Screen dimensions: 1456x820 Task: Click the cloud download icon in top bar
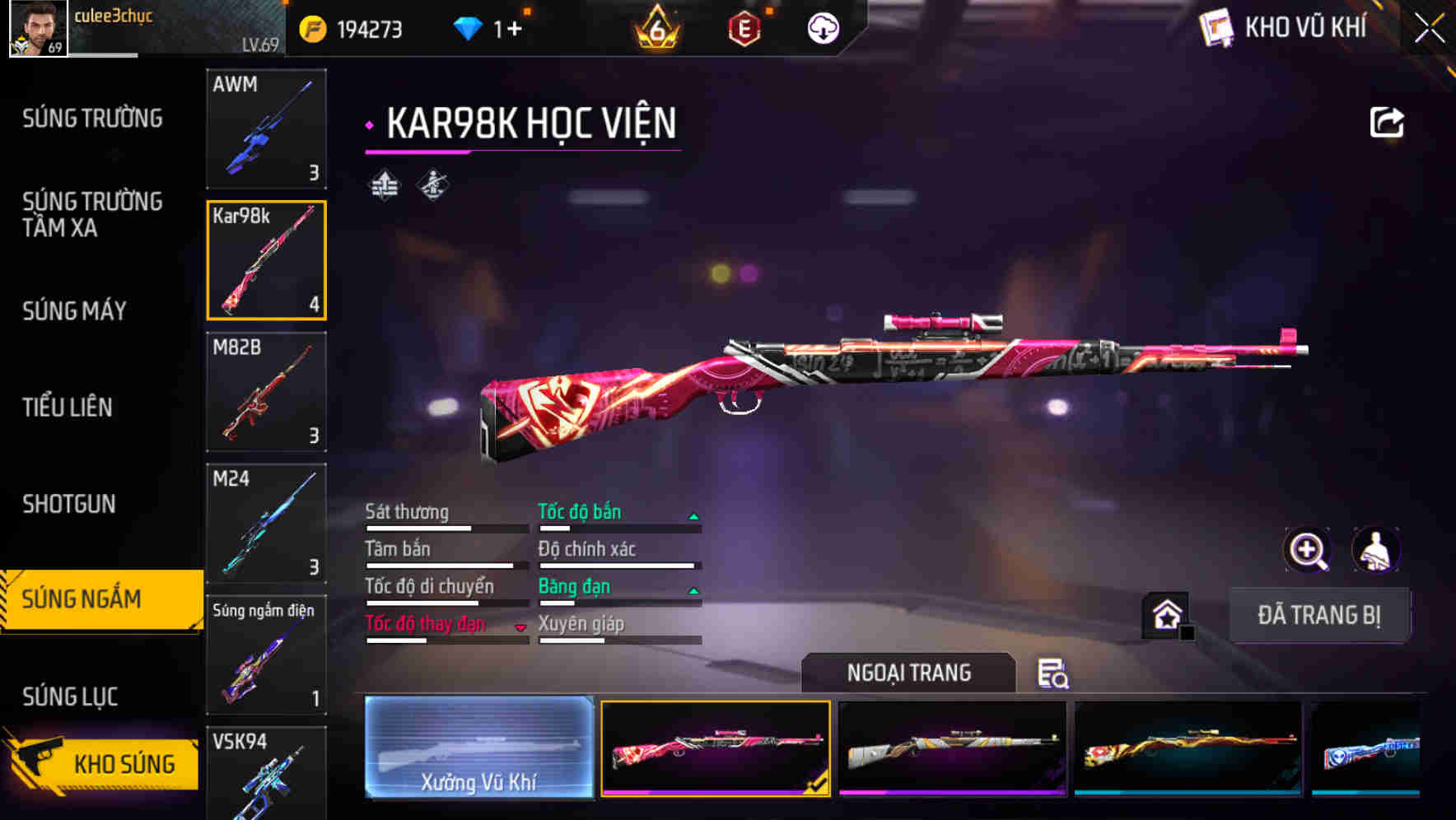(x=823, y=27)
